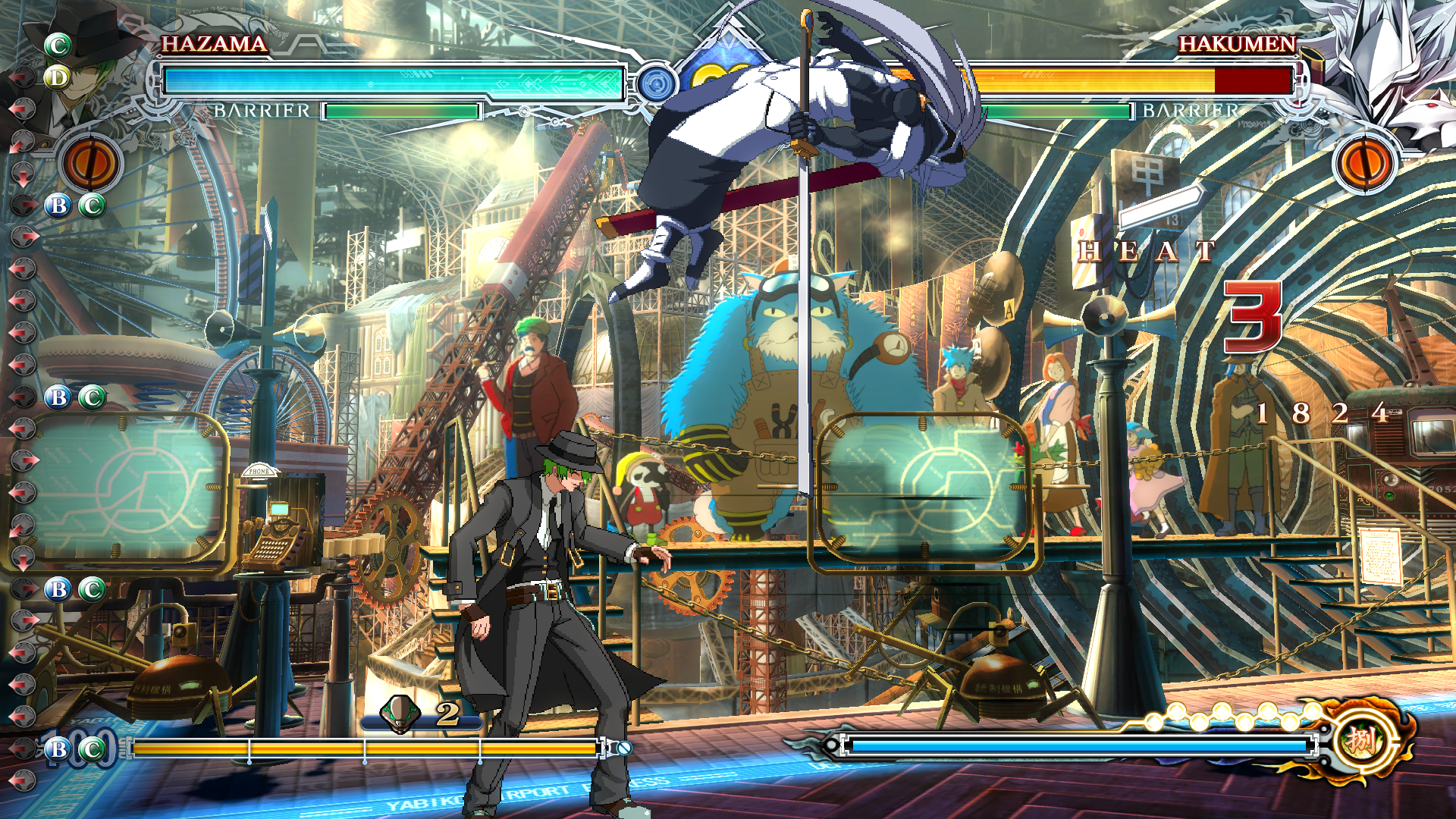Viewport: 1456px width, 819px height.
Task: Click the blue round emblem beside Hazama's health
Action: 655,83
